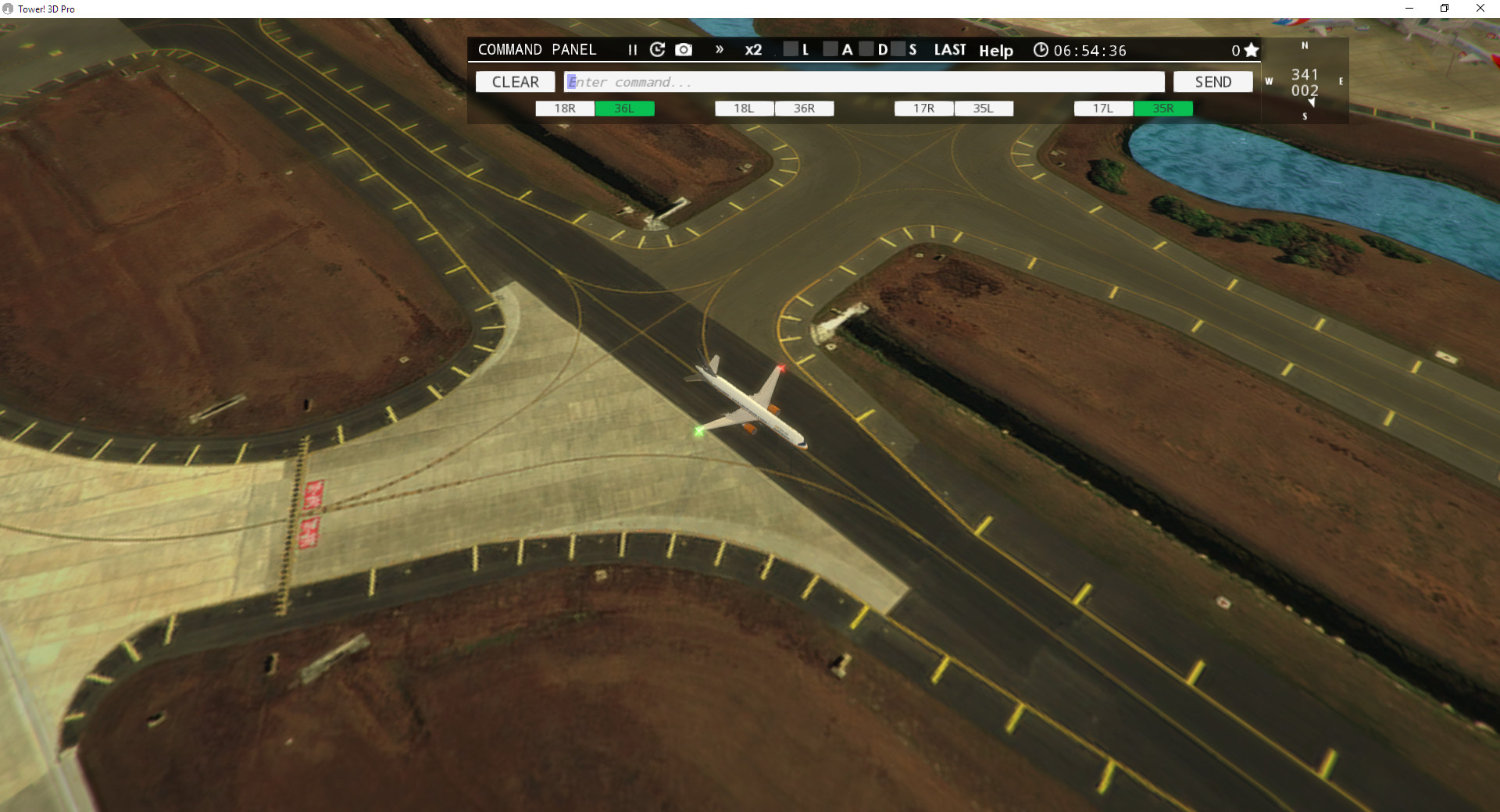Toggle the L message filter checkbox
The width and height of the screenshot is (1500, 812).
pyautogui.click(x=790, y=49)
